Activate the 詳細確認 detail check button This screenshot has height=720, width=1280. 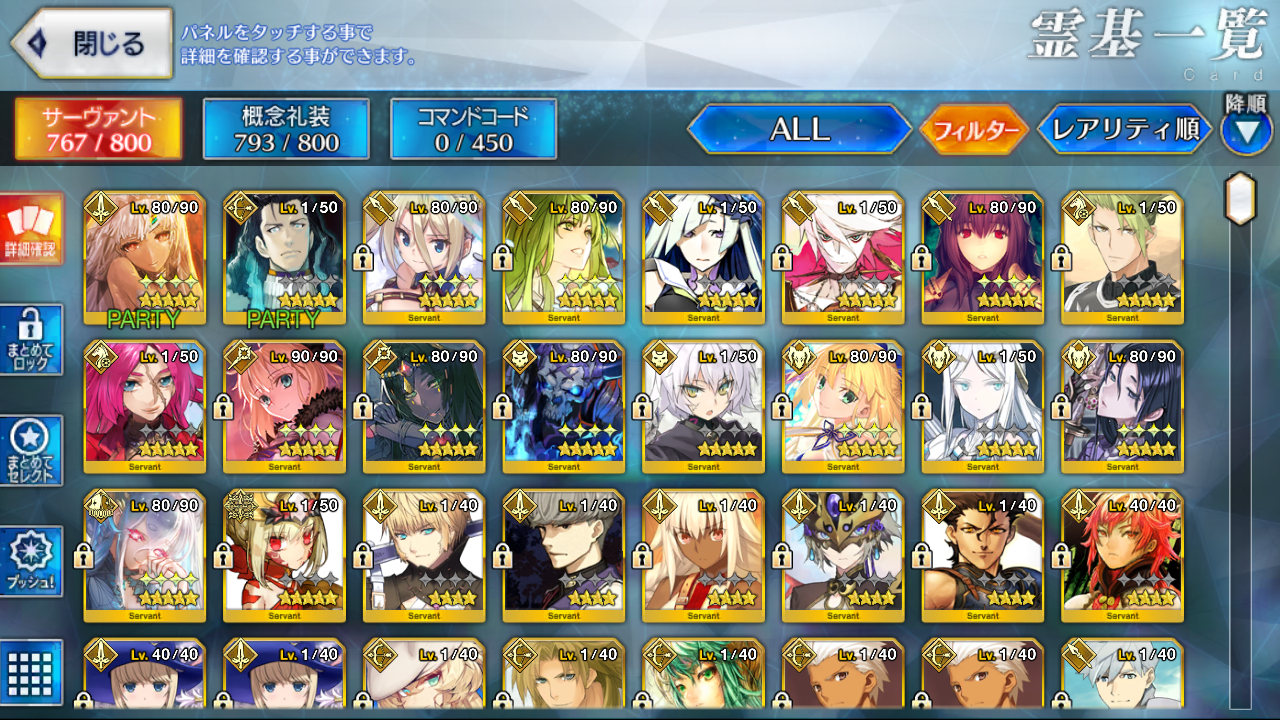pyautogui.click(x=33, y=229)
